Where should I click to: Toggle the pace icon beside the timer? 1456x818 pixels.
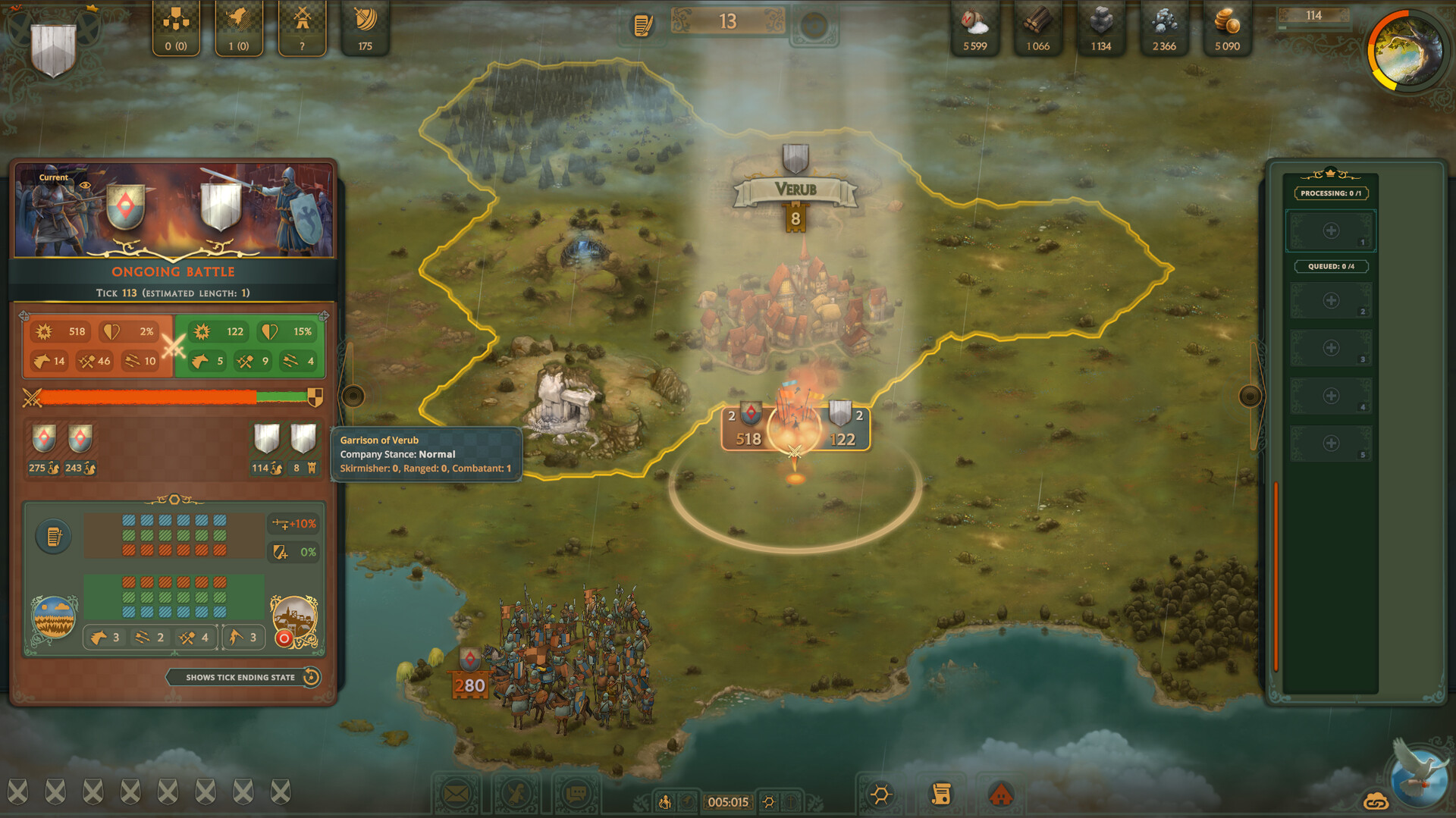tap(664, 801)
